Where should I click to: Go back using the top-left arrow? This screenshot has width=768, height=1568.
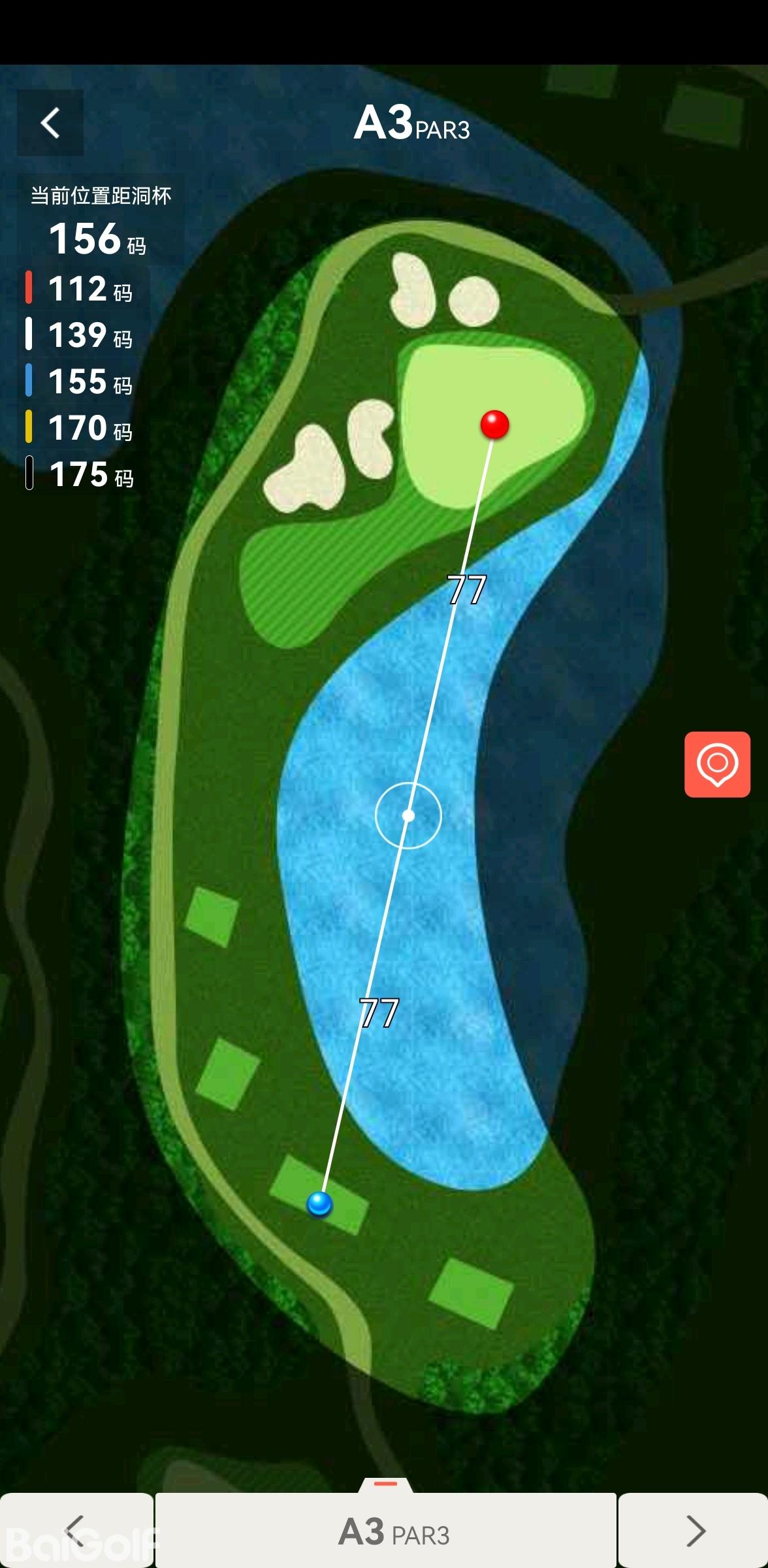click(x=50, y=123)
